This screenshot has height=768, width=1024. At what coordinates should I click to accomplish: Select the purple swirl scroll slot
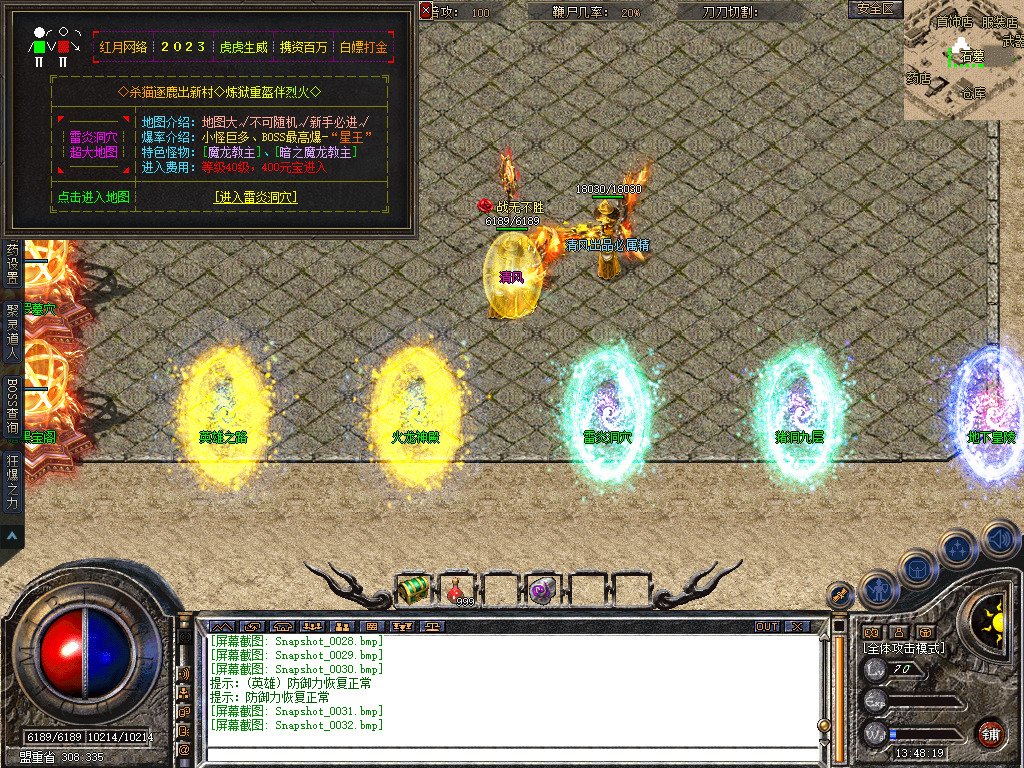pos(543,590)
